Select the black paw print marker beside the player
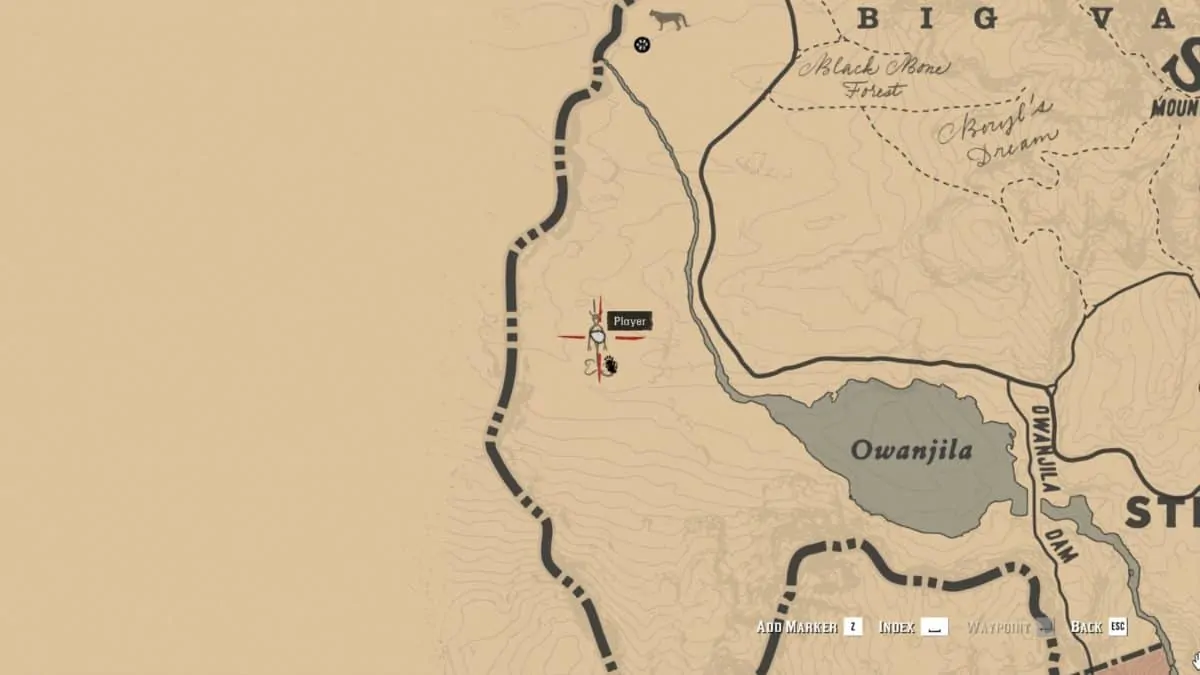Viewport: 1200px width, 675px height. click(x=609, y=367)
